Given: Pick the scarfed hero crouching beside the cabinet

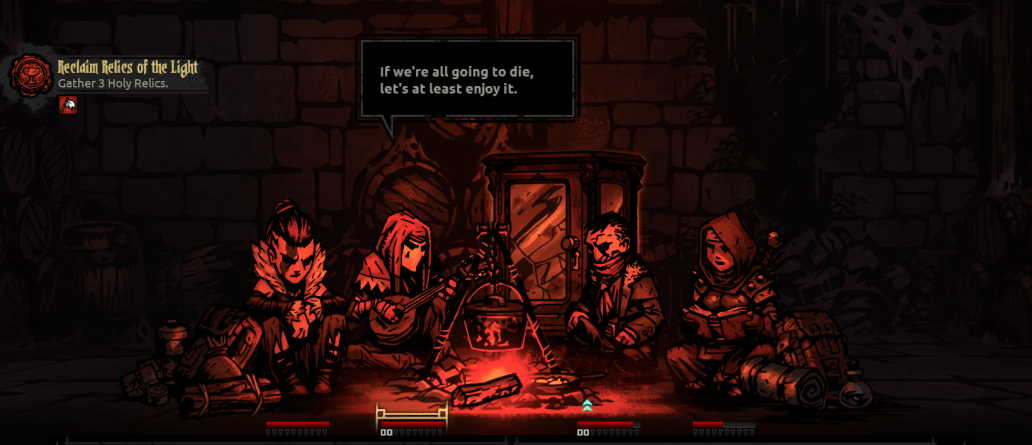Looking at the screenshot, I should [x=612, y=290].
